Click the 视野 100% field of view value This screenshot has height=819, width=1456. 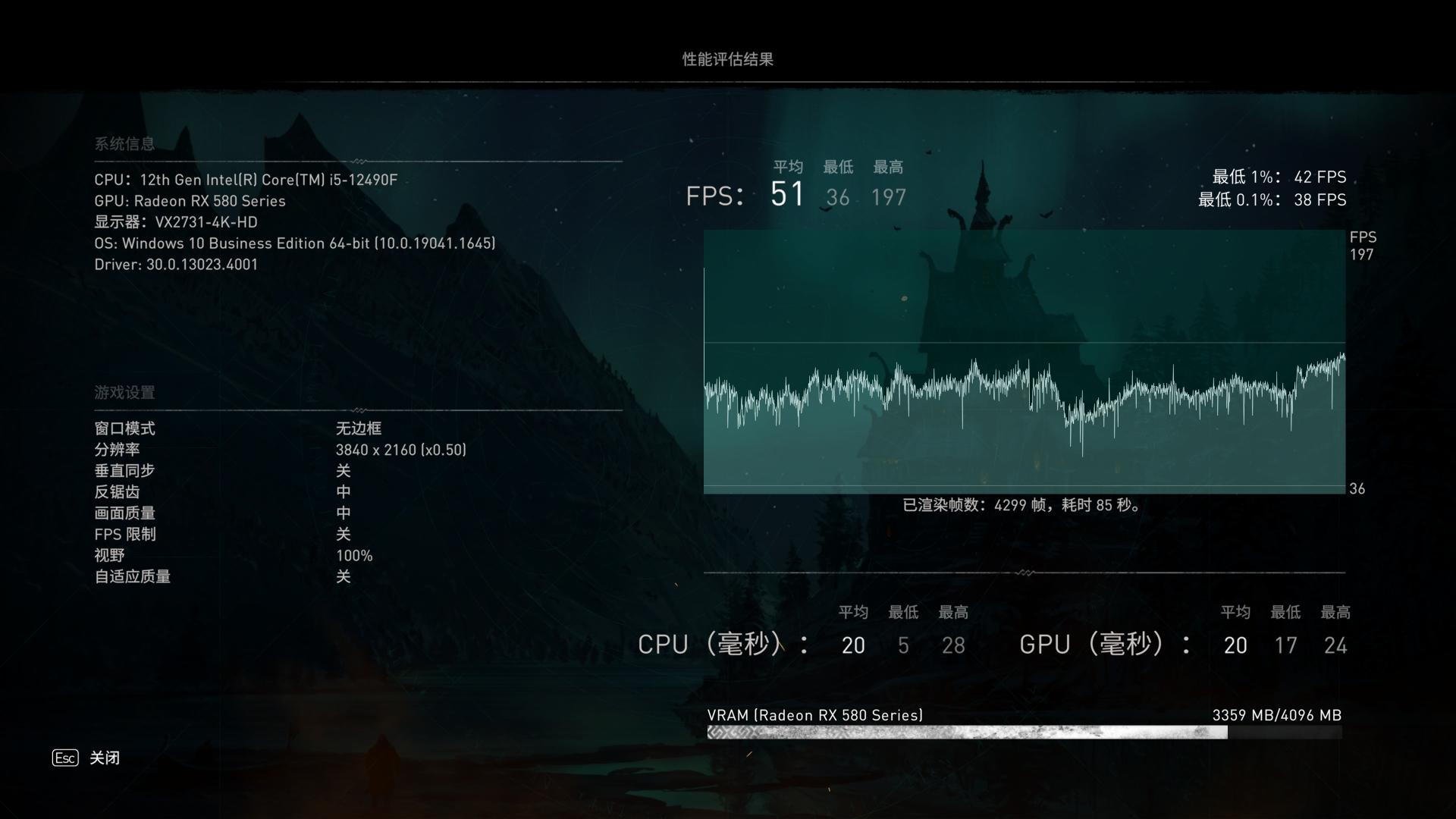point(354,555)
